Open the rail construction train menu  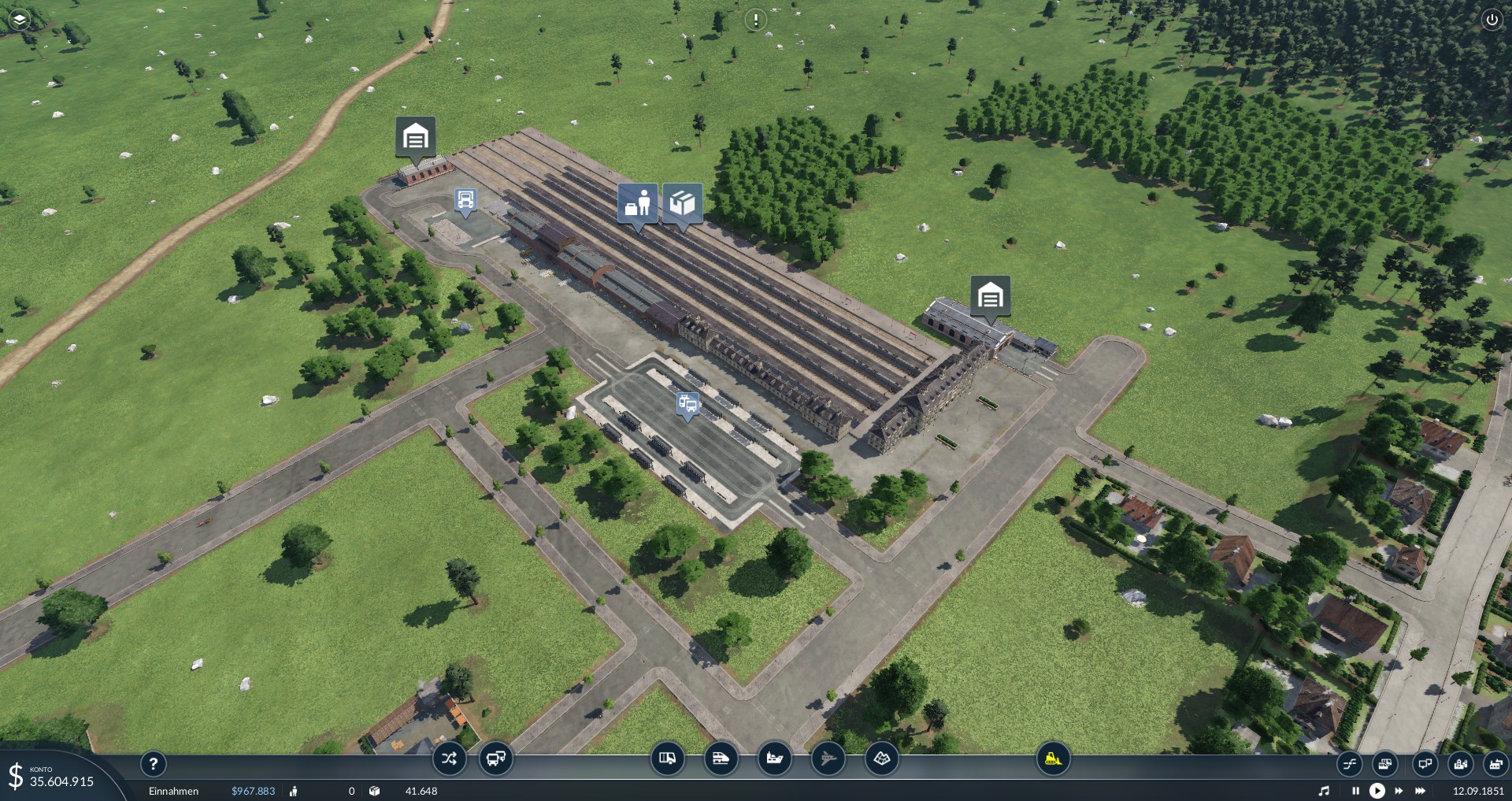[x=721, y=758]
